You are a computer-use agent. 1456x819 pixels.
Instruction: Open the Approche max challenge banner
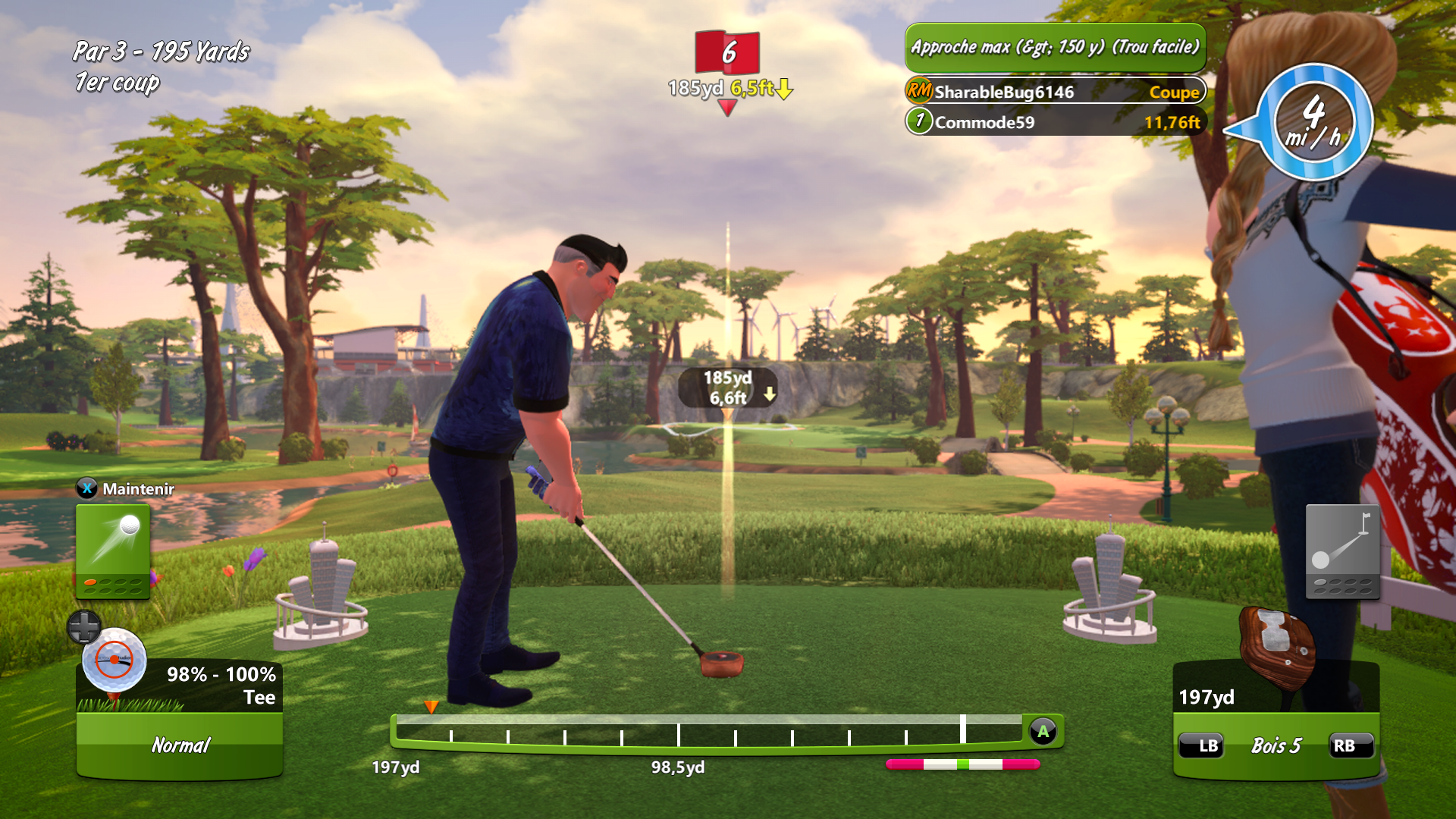coord(1055,47)
